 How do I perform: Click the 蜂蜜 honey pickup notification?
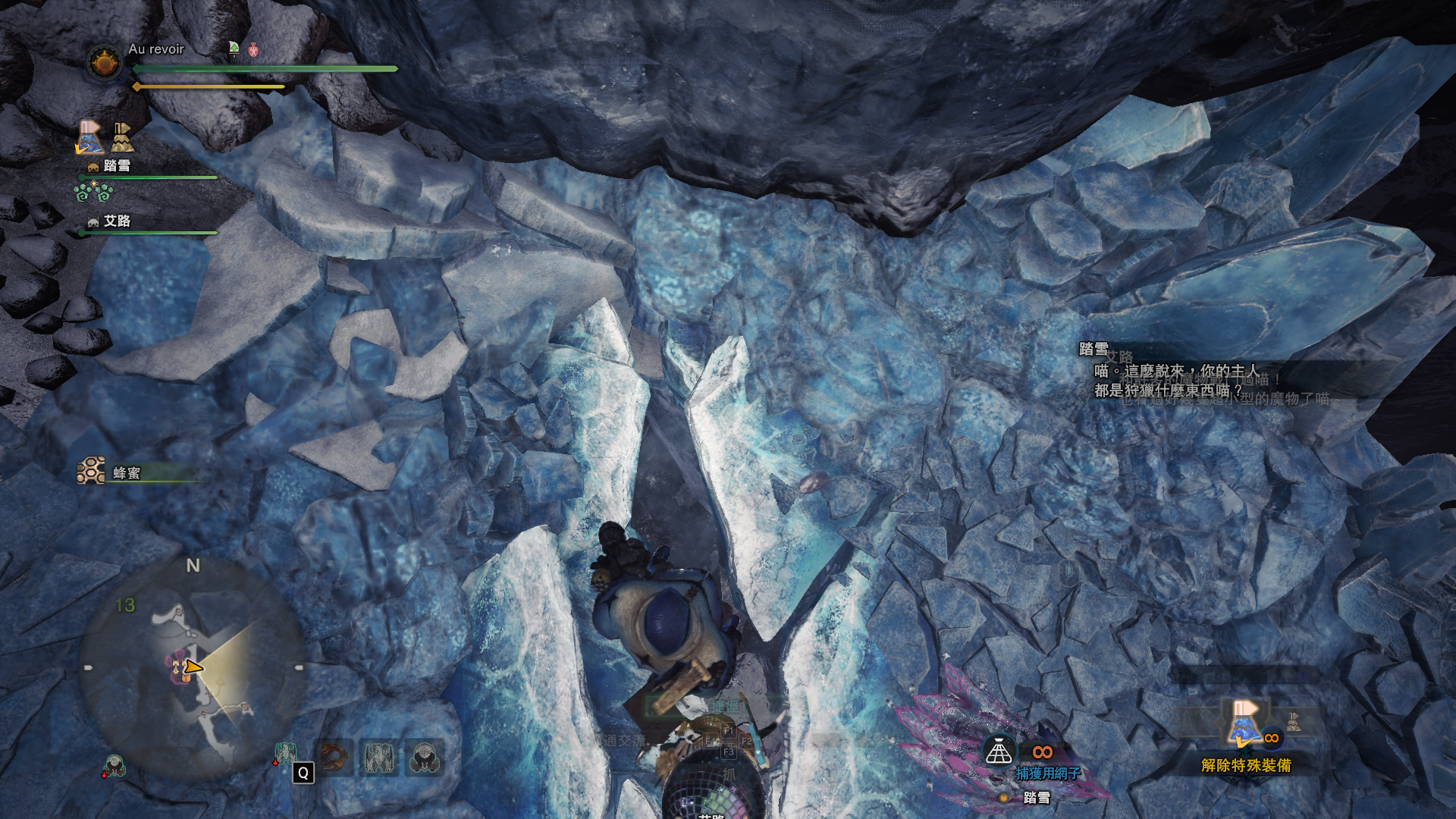pyautogui.click(x=125, y=473)
